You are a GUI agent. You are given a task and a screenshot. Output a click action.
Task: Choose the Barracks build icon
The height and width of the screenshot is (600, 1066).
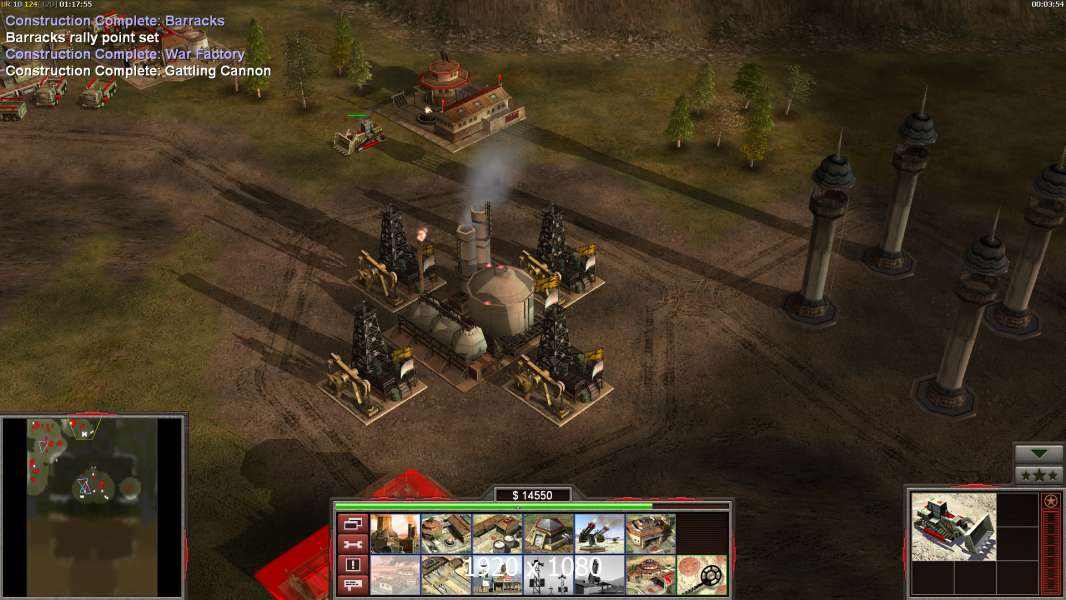(x=446, y=533)
